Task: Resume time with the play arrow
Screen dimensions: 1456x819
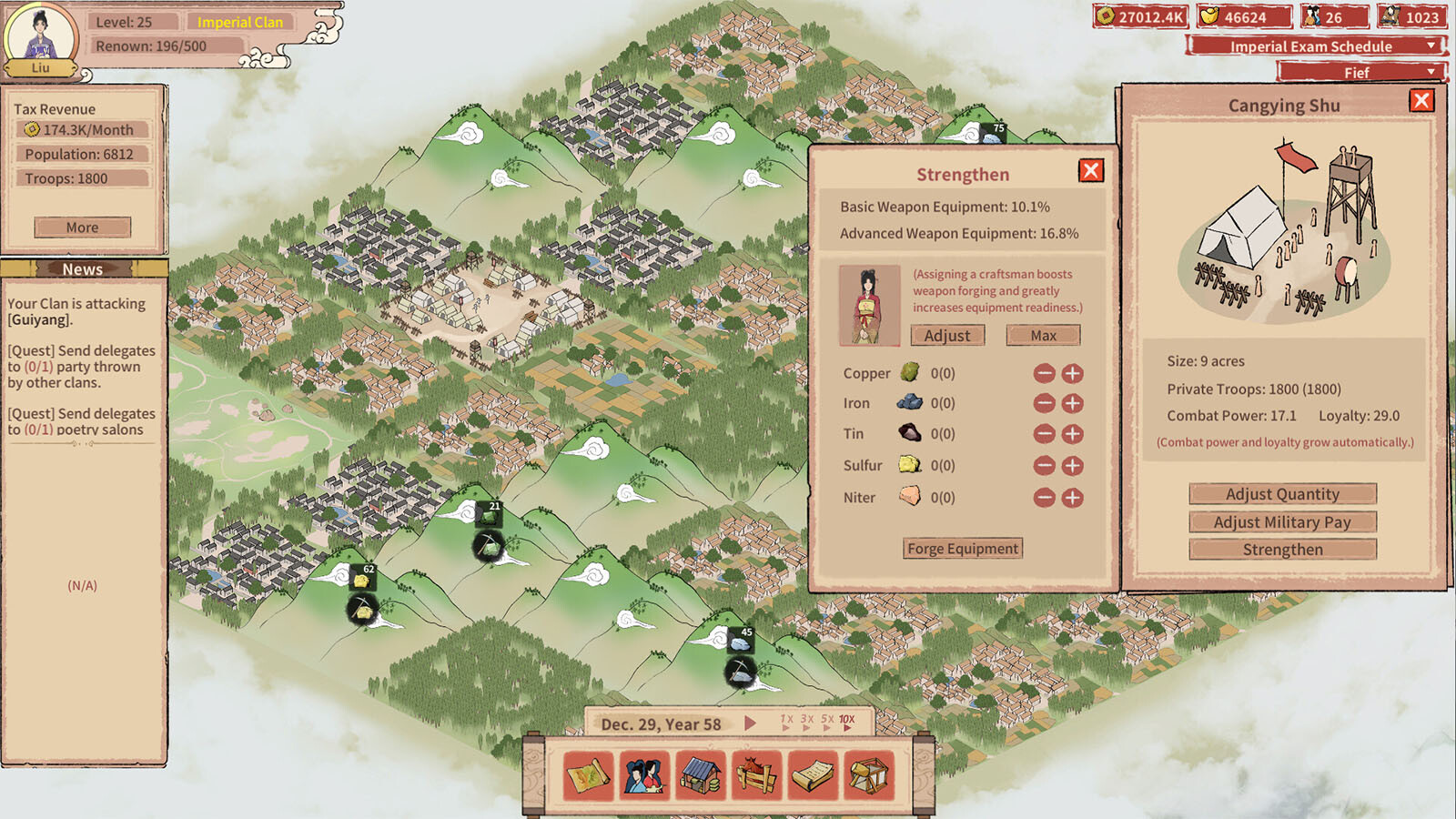Action: [x=750, y=723]
